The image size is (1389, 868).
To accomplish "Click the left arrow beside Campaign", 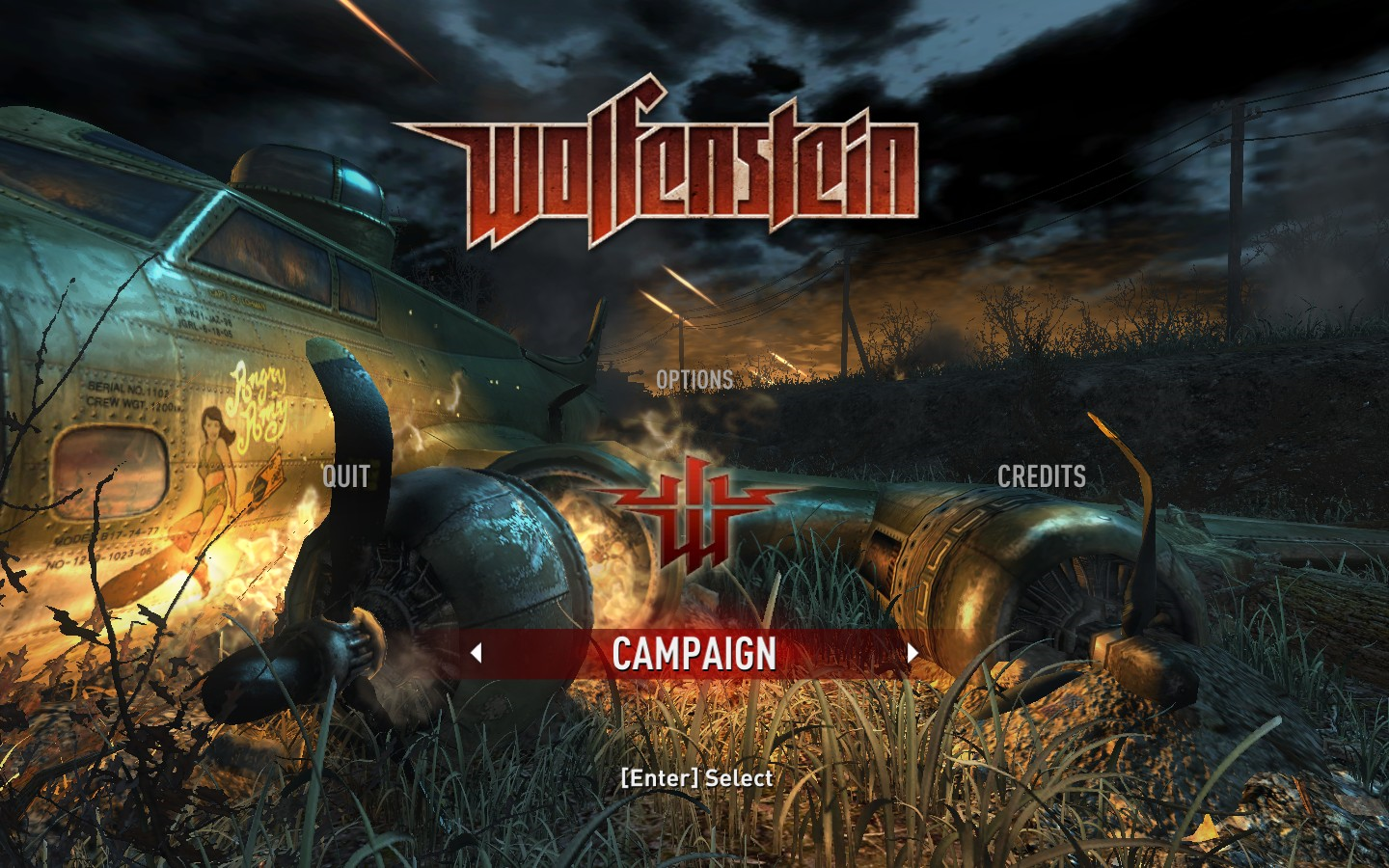I will point(476,653).
